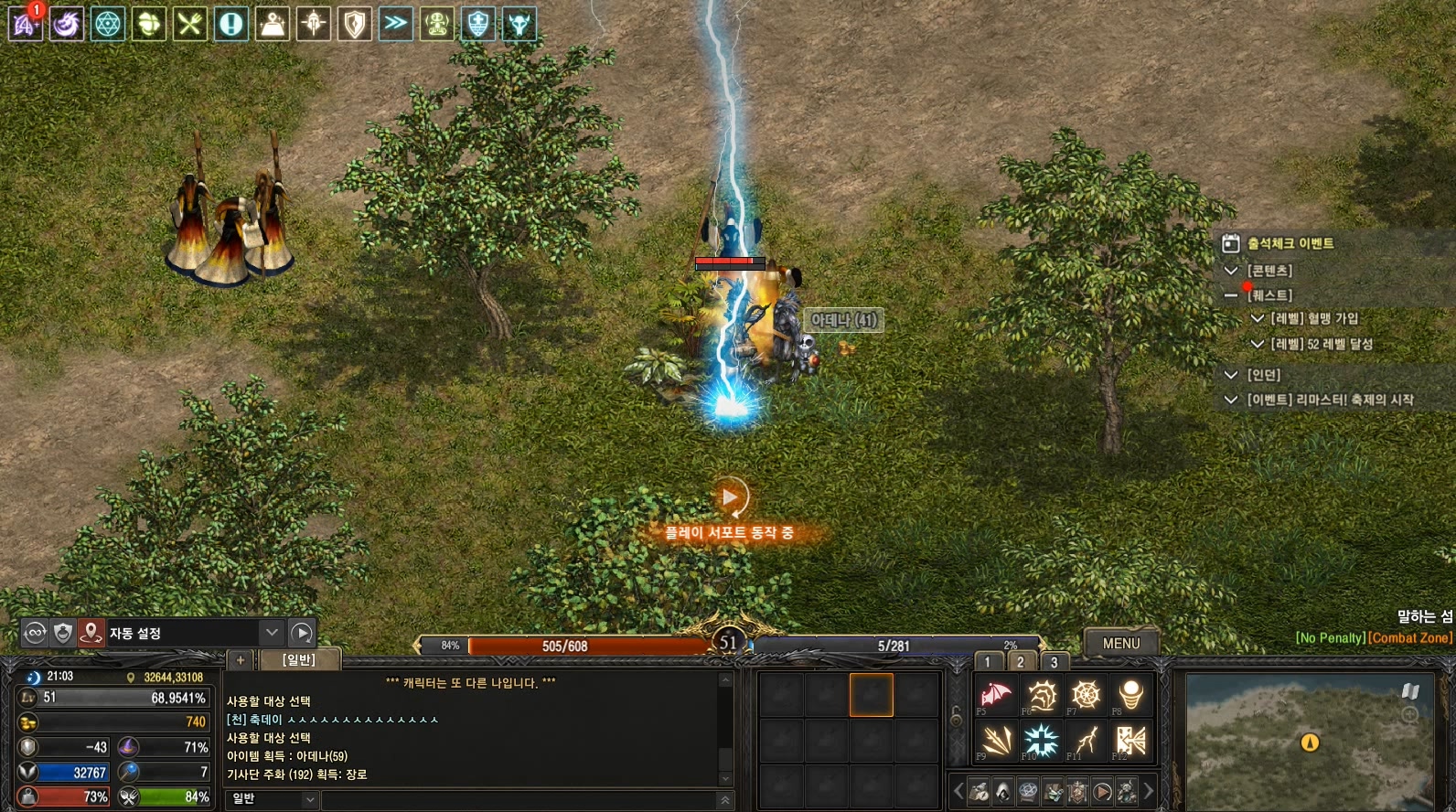This screenshot has width=1456, height=812.
Task: Open the 자동 설정 dropdown
Action: pyautogui.click(x=272, y=633)
